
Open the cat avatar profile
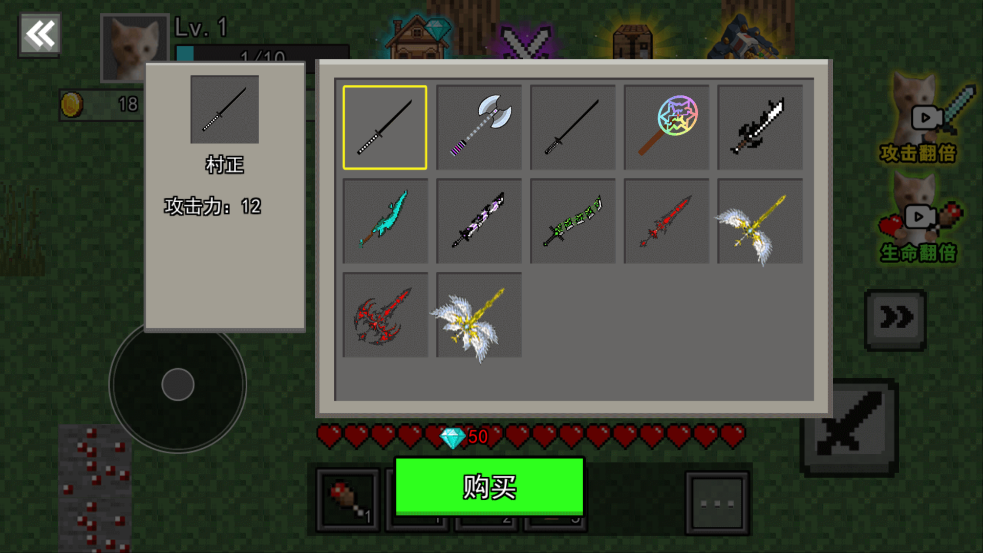click(134, 46)
